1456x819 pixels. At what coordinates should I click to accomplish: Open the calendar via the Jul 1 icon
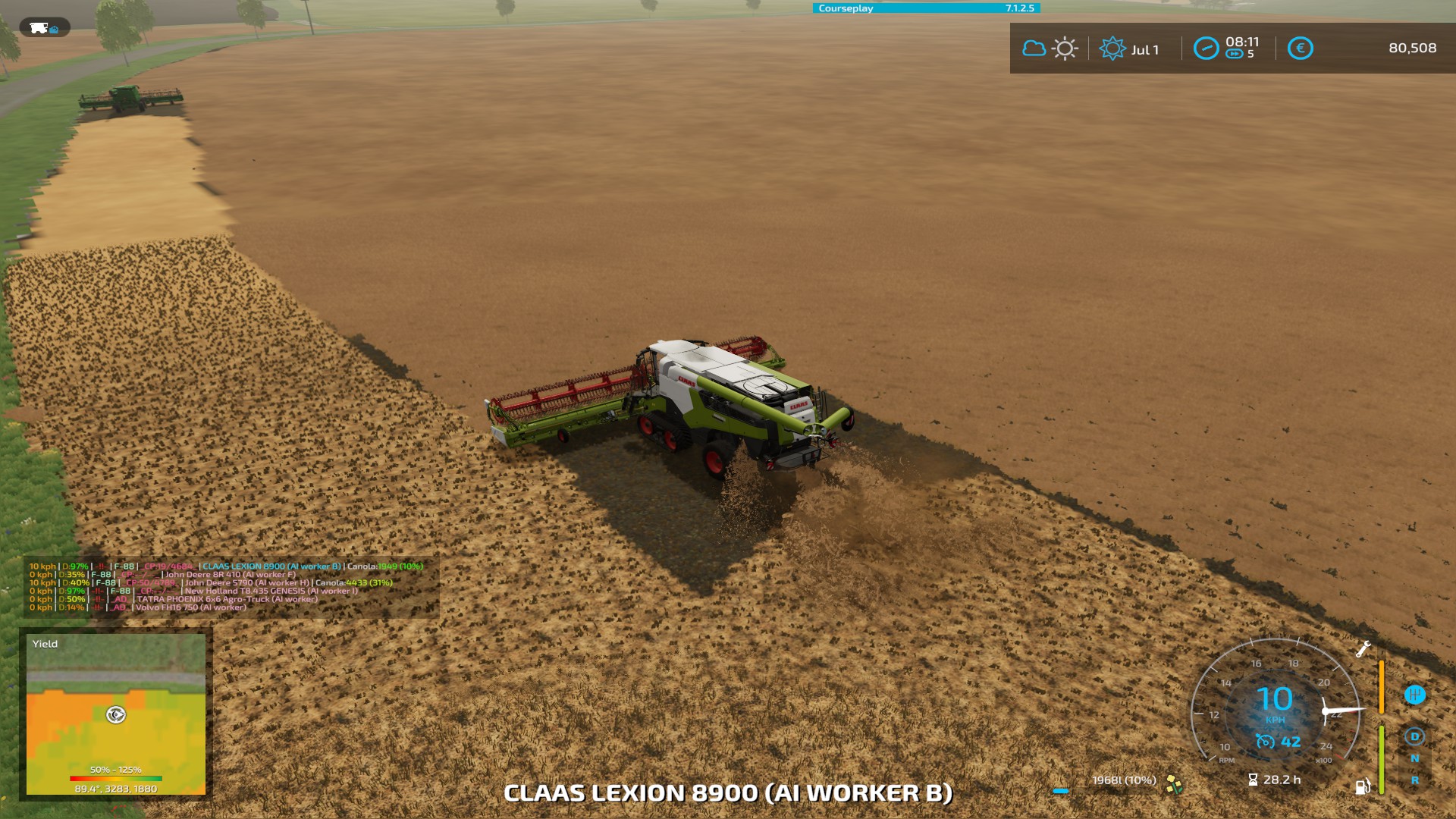1113,47
